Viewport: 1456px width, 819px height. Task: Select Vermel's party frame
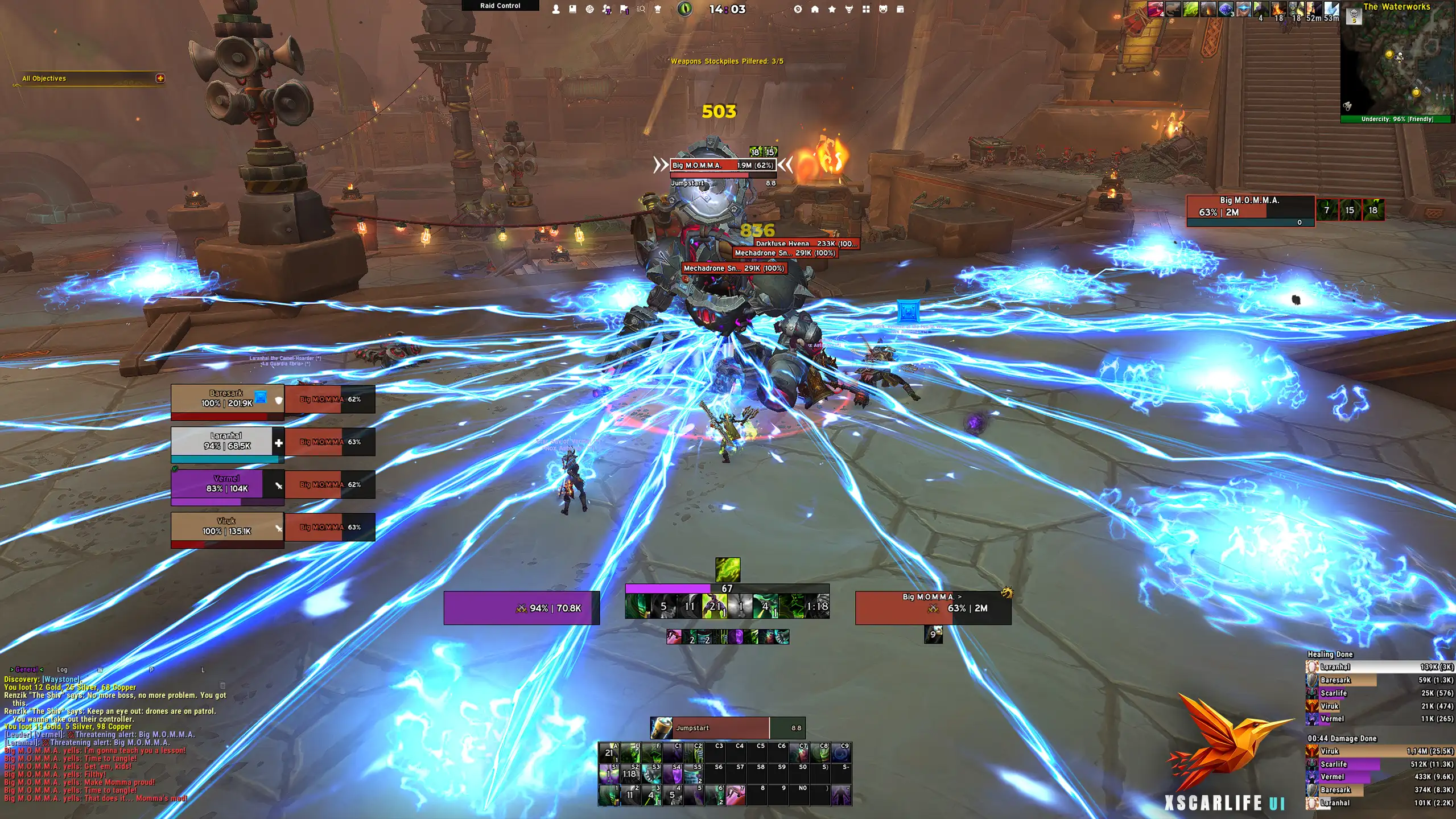pyautogui.click(x=227, y=484)
